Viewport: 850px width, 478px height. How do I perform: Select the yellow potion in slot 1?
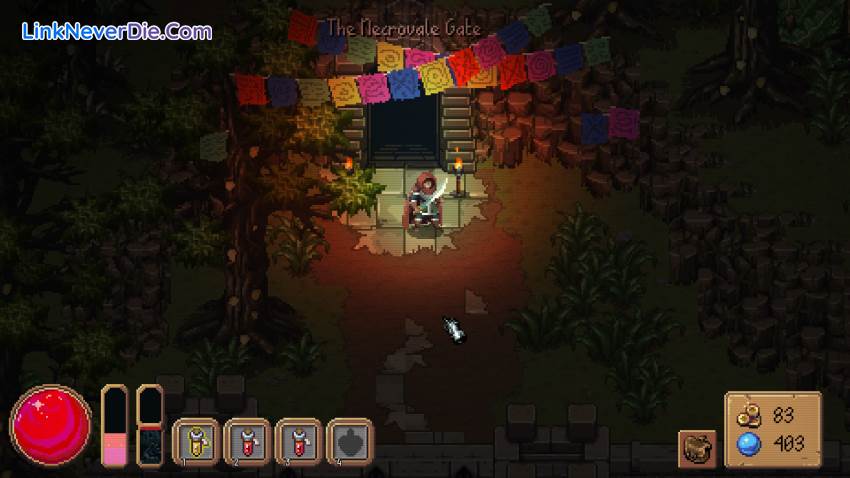click(x=197, y=441)
